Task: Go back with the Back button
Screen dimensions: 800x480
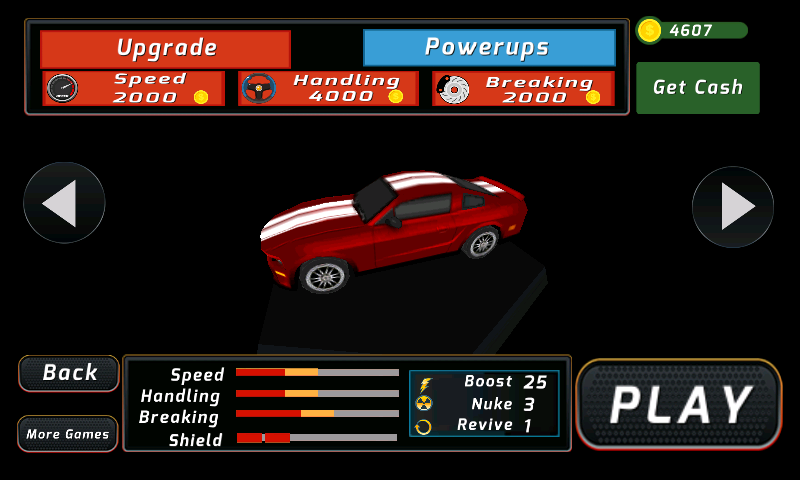Action: tap(69, 373)
